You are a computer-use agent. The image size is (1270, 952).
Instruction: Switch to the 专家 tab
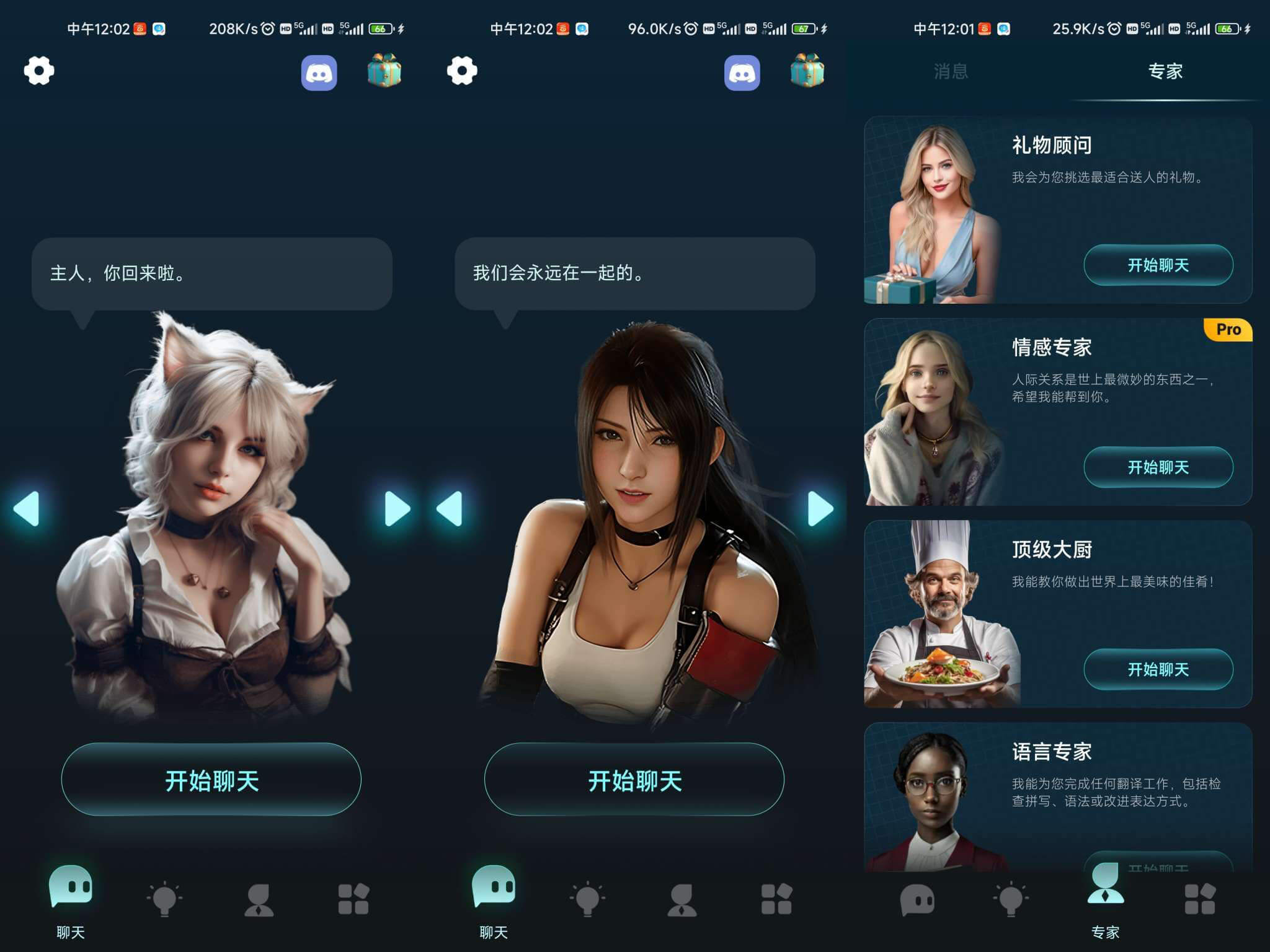click(1164, 72)
